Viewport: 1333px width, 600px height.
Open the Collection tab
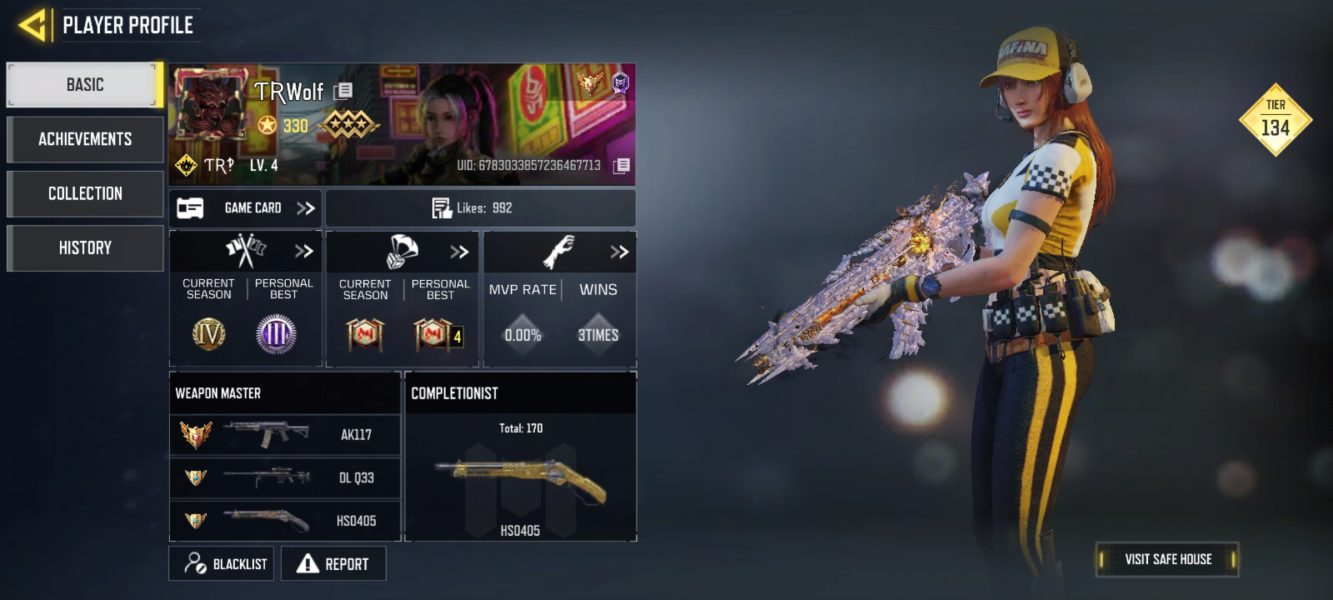coord(85,193)
